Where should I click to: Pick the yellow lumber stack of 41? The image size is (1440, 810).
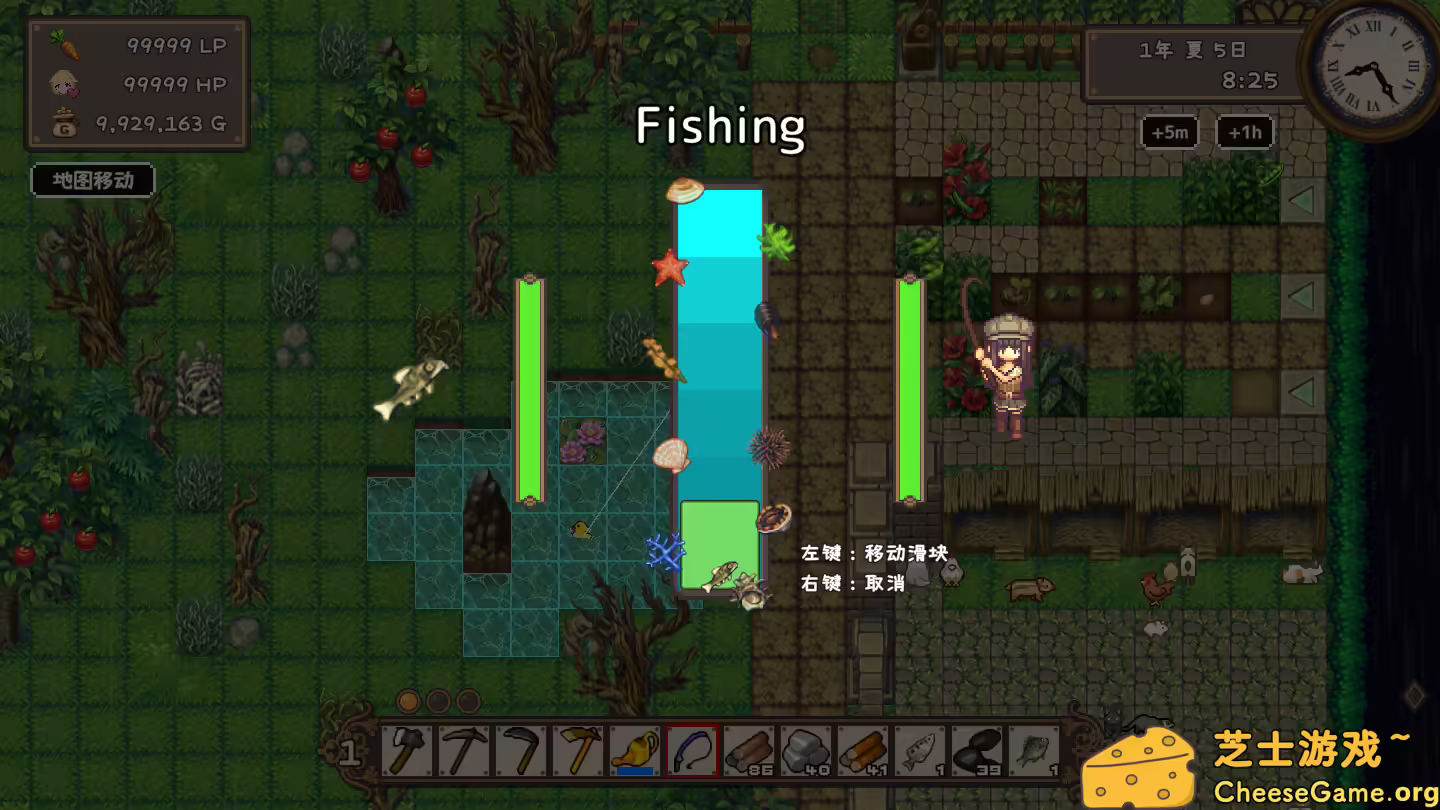(x=863, y=750)
